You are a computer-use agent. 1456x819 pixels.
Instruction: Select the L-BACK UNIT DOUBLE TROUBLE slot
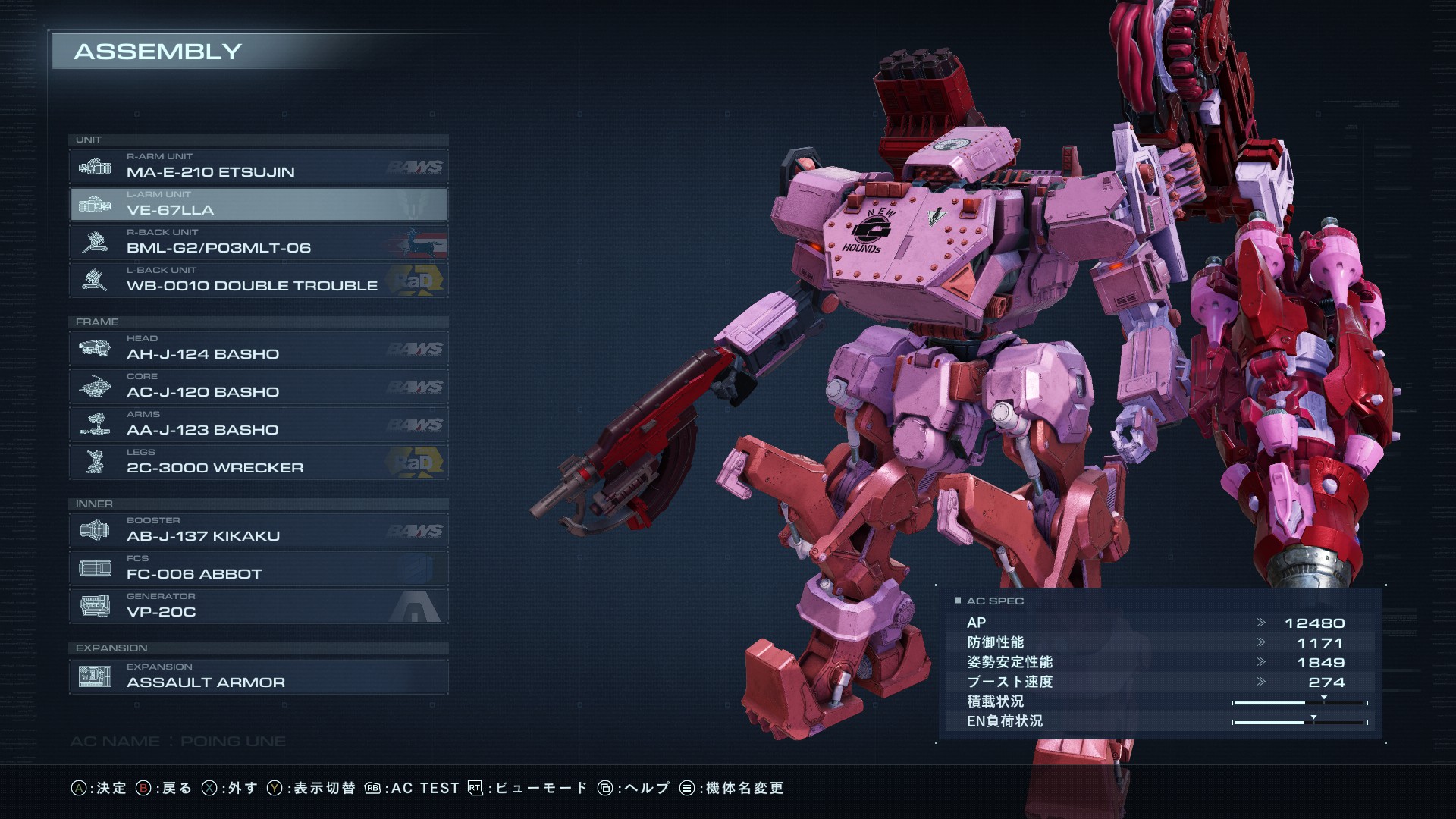click(x=259, y=281)
